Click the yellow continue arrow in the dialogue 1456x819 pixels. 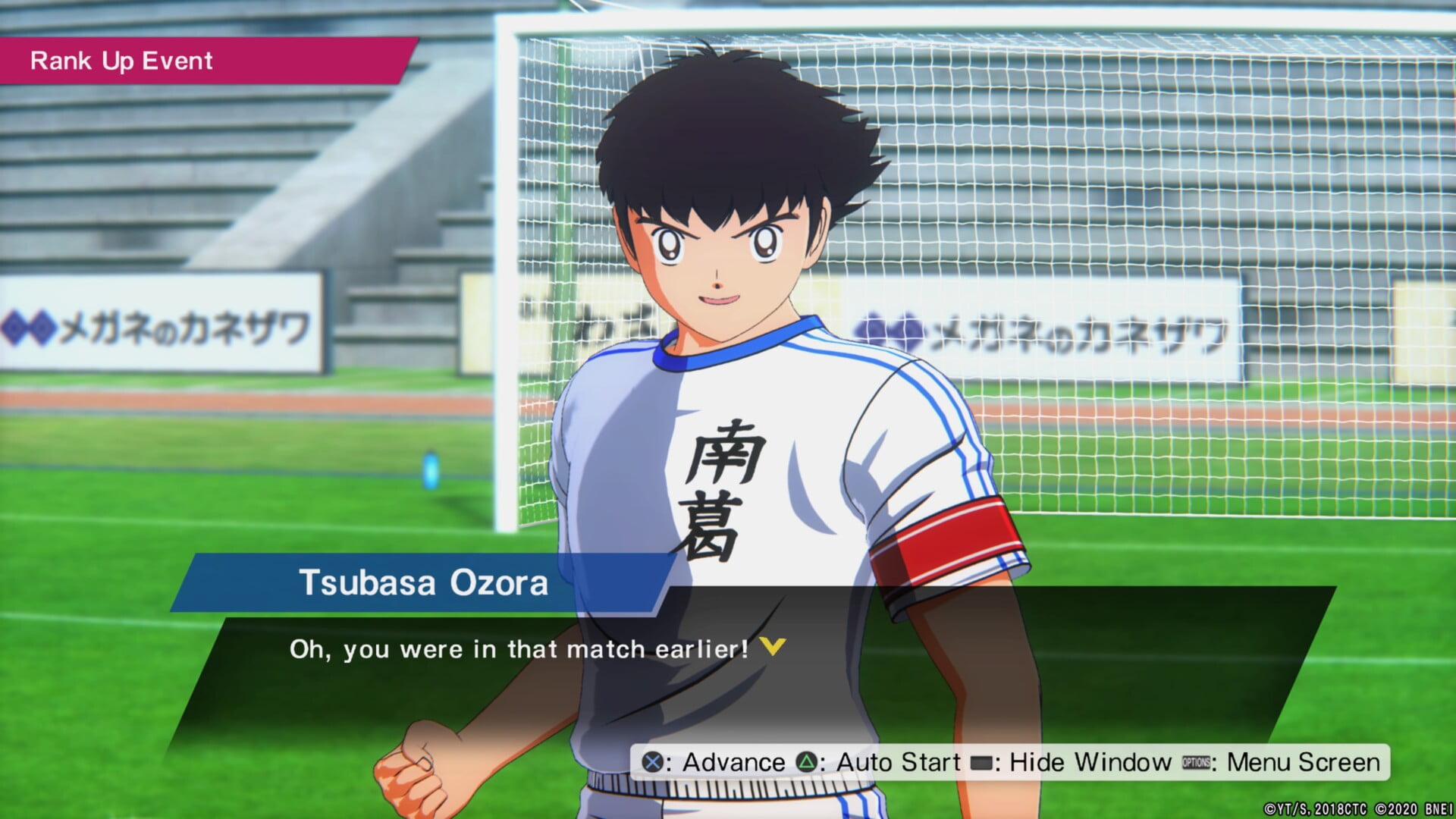(x=773, y=647)
